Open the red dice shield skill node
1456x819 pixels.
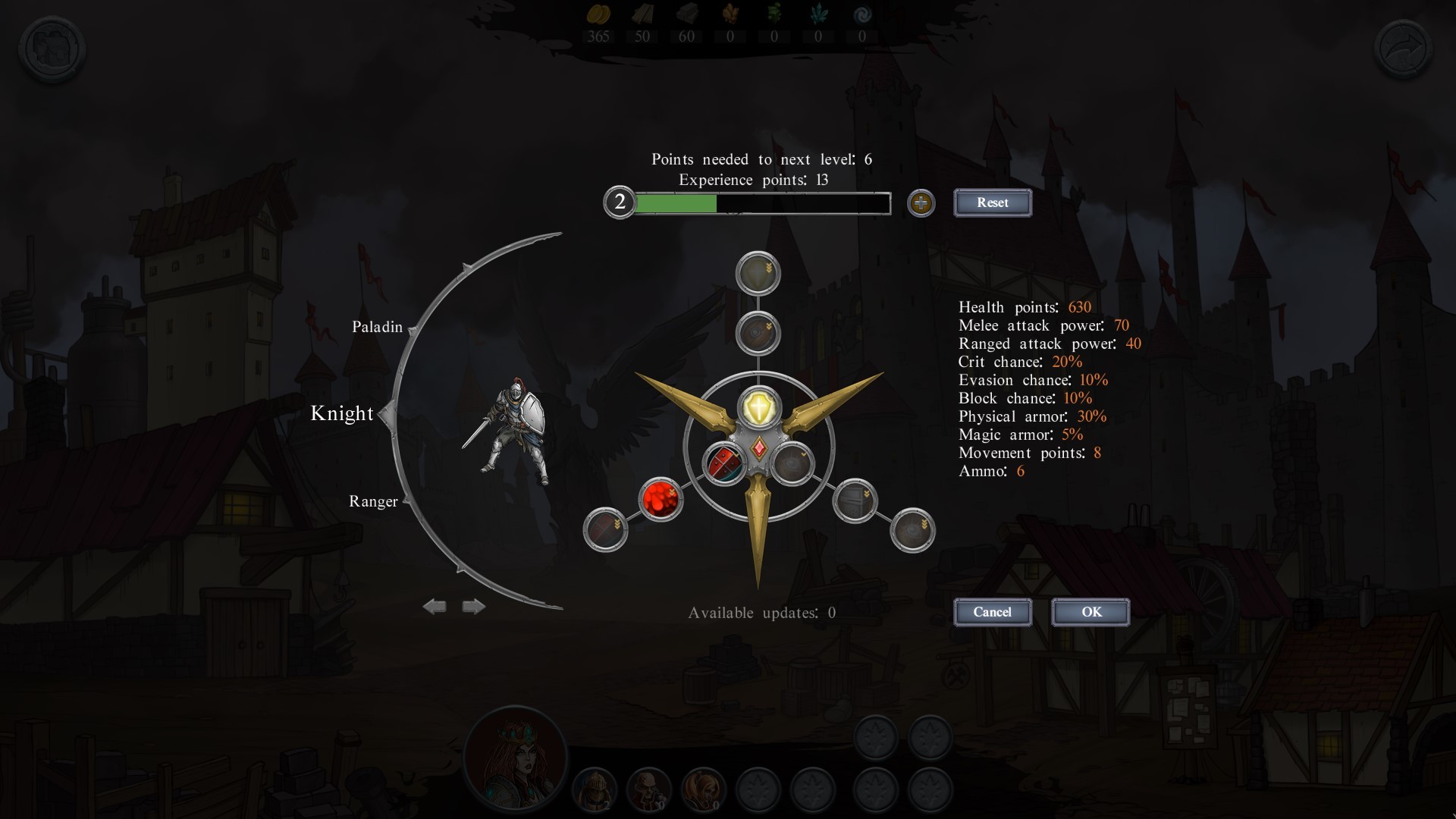tap(726, 464)
